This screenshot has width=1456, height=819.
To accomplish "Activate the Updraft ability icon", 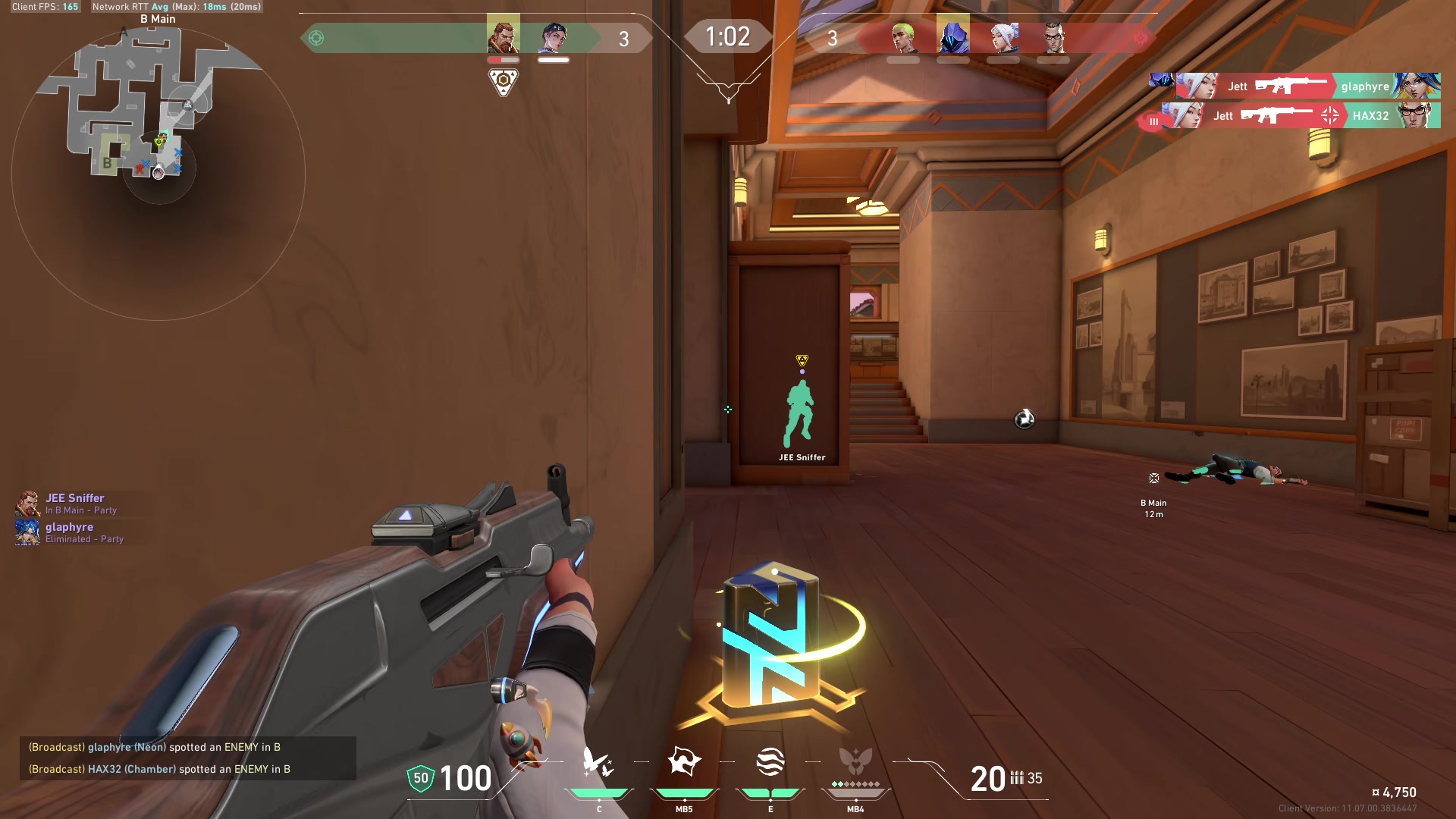I will [684, 763].
